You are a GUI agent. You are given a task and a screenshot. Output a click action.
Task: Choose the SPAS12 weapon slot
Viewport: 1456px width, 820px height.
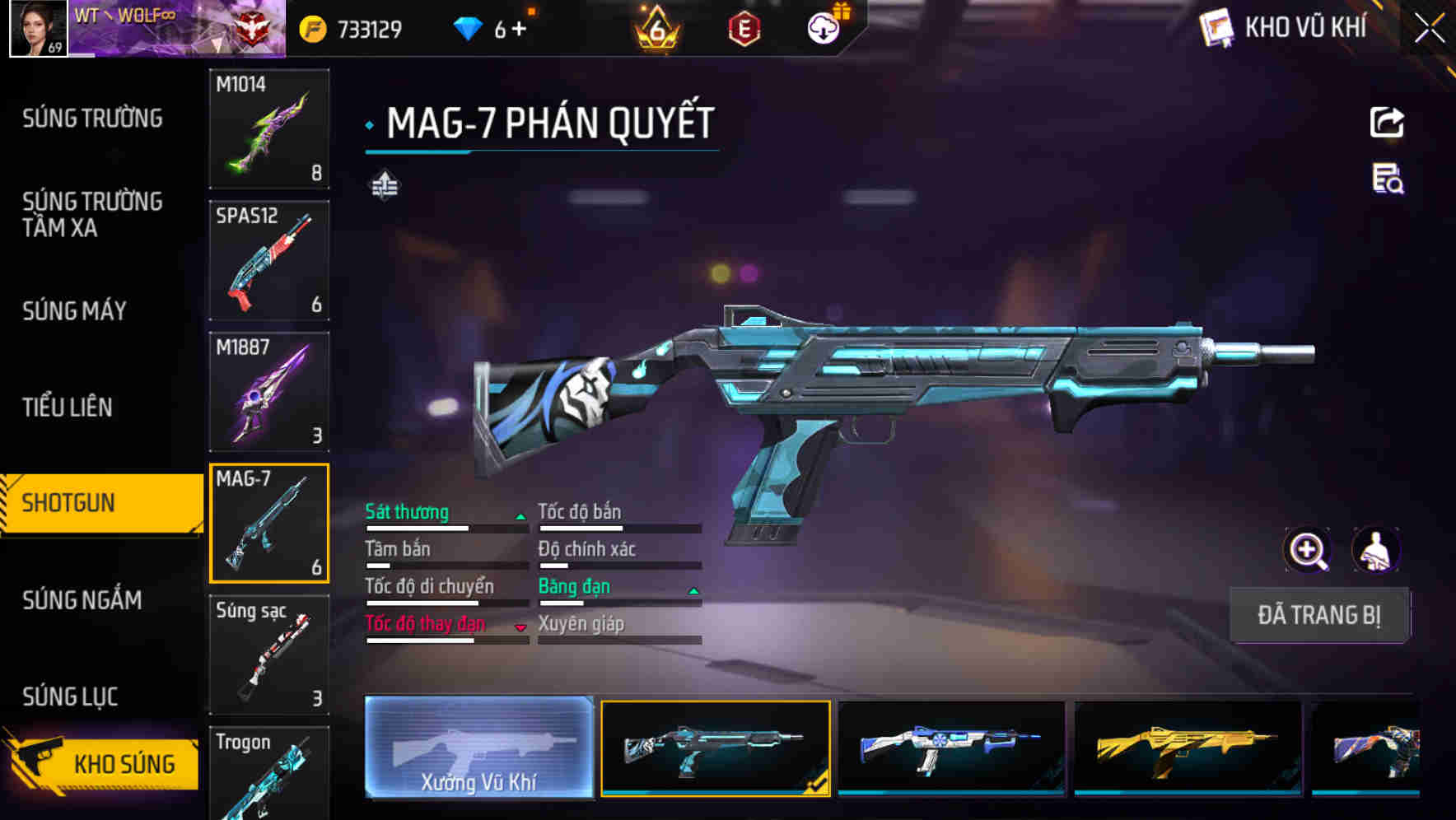point(269,260)
